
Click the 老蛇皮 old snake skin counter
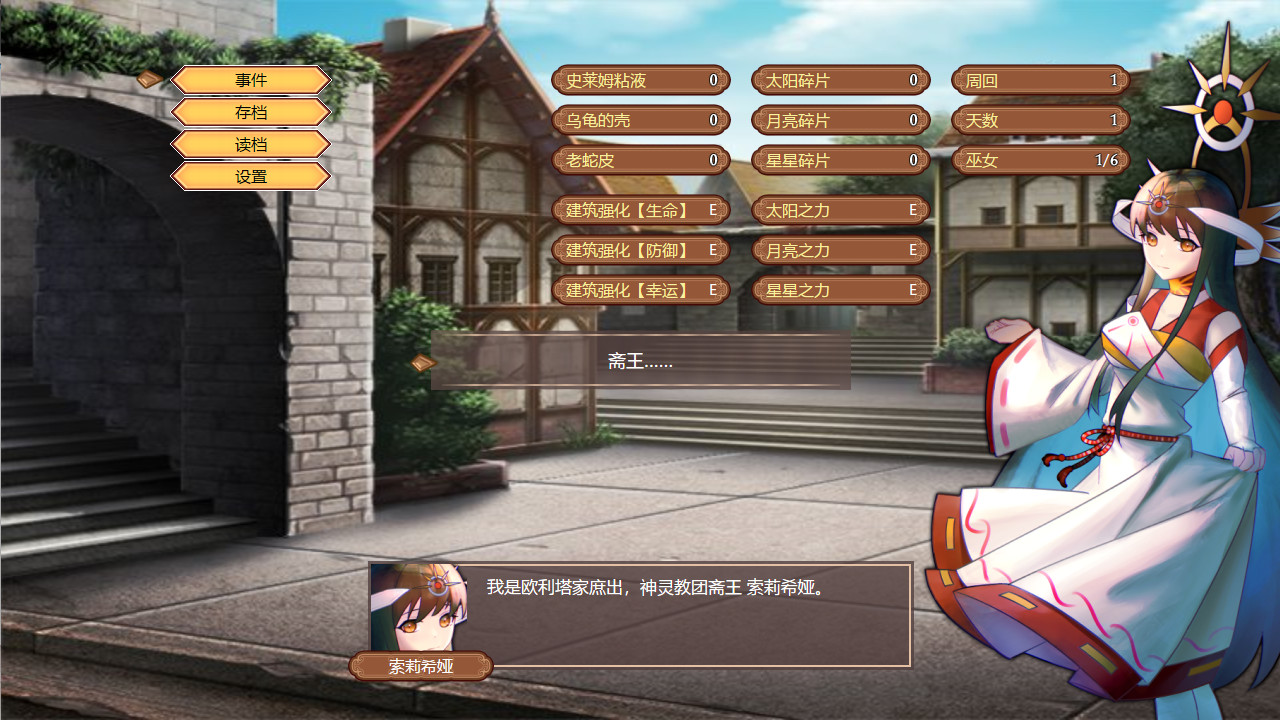tap(640, 160)
